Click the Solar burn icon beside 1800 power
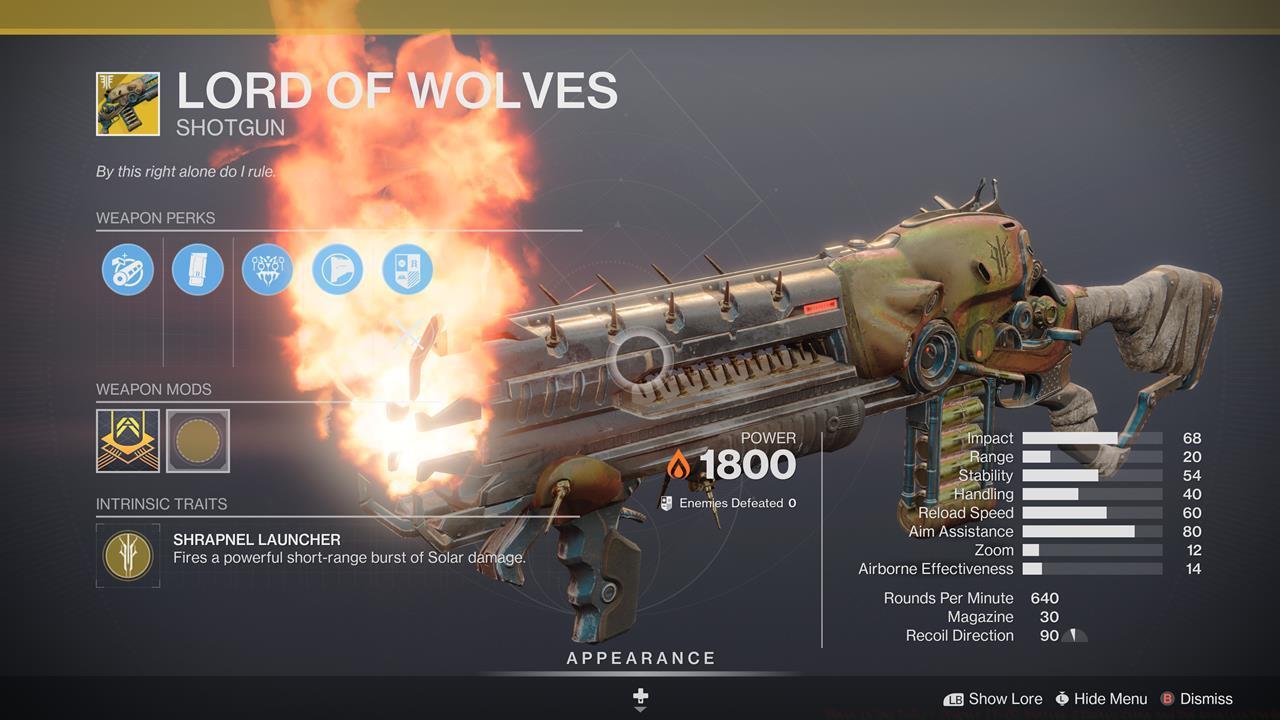The width and height of the screenshot is (1280, 720). pyautogui.click(x=677, y=464)
